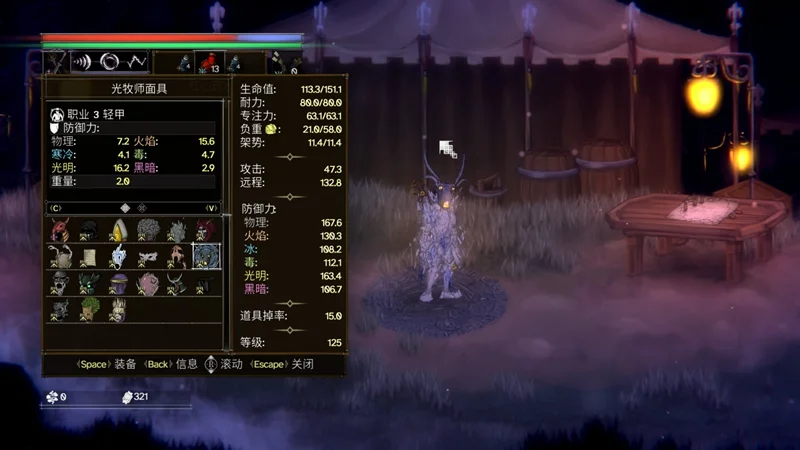Select the dark red-haired mask
This screenshot has width=800, height=450.
(x=206, y=231)
